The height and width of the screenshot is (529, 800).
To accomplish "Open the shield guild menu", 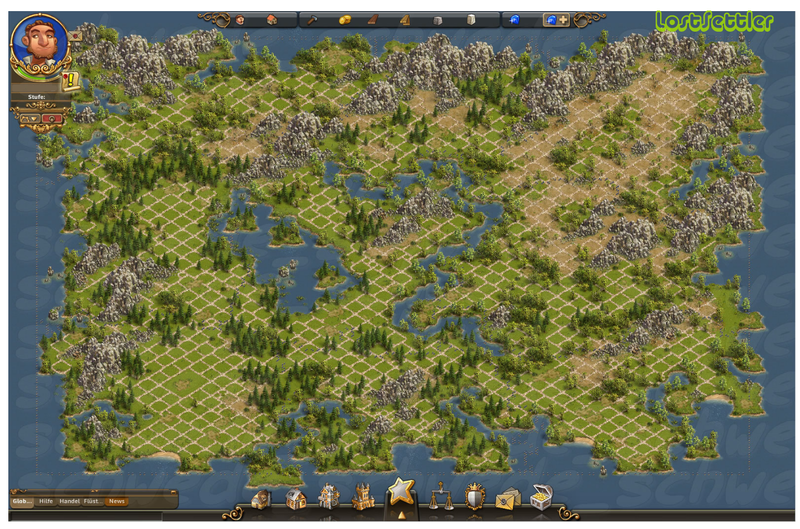I will point(474,497).
